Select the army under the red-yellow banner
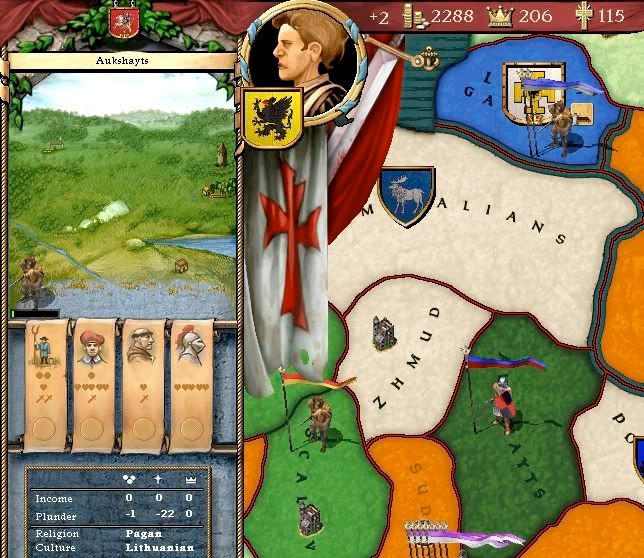The image size is (644, 558). 318,420
